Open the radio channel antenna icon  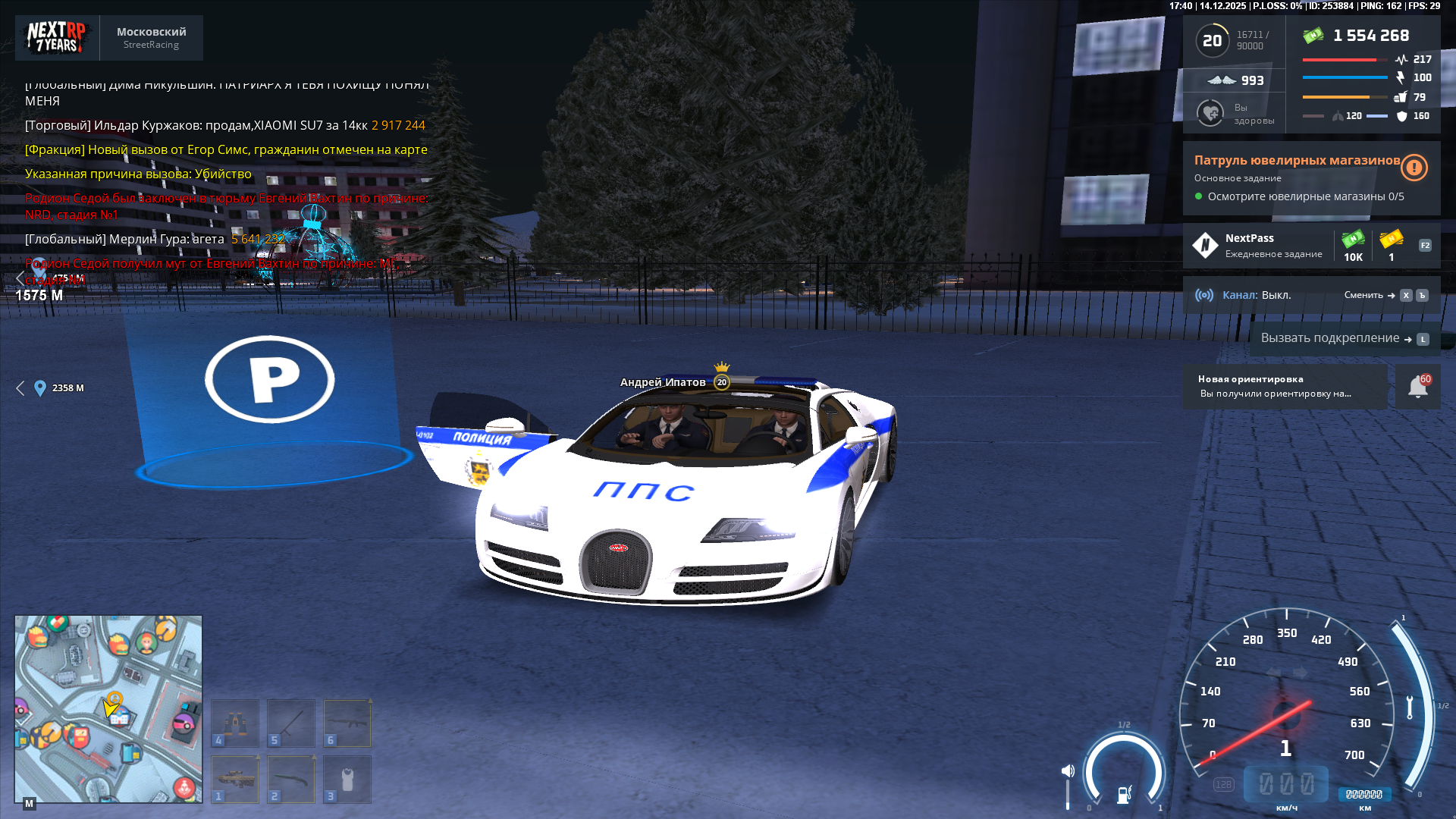[x=1205, y=296]
